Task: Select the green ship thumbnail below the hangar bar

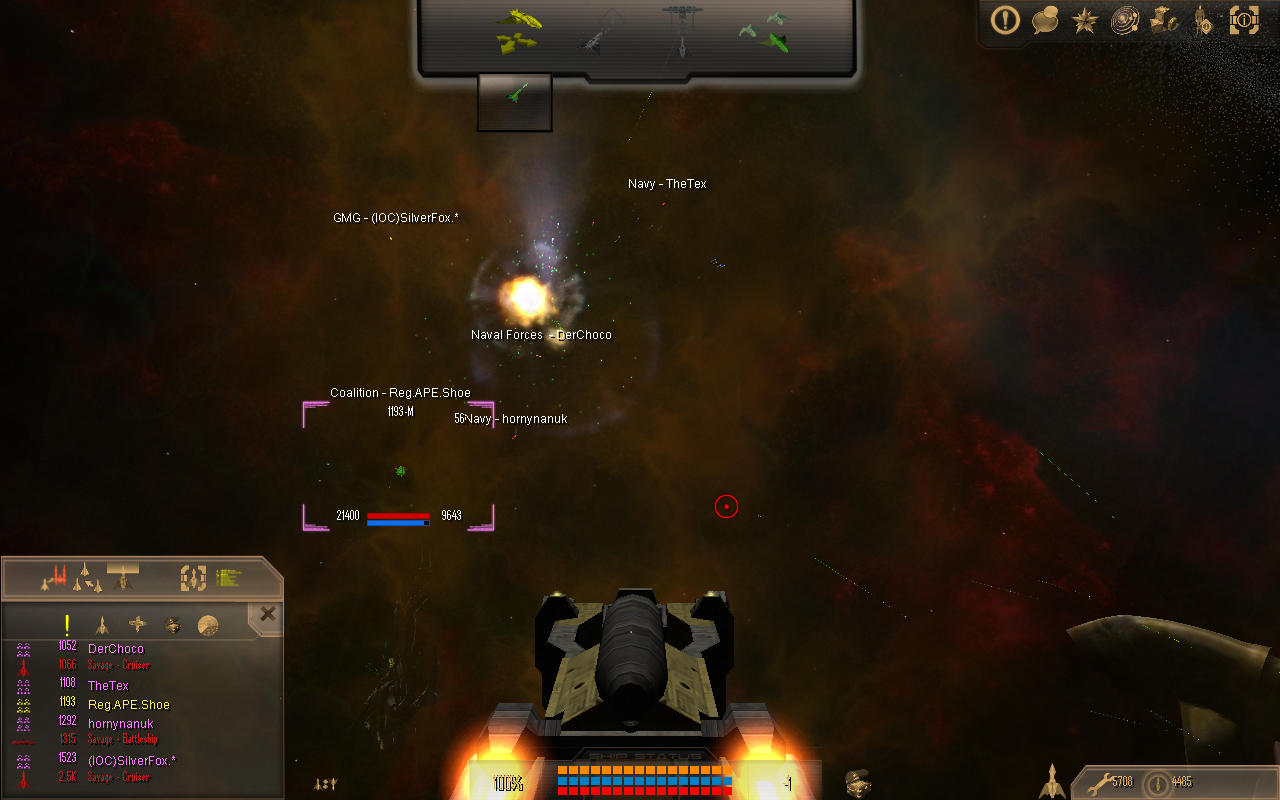Action: coord(514,100)
